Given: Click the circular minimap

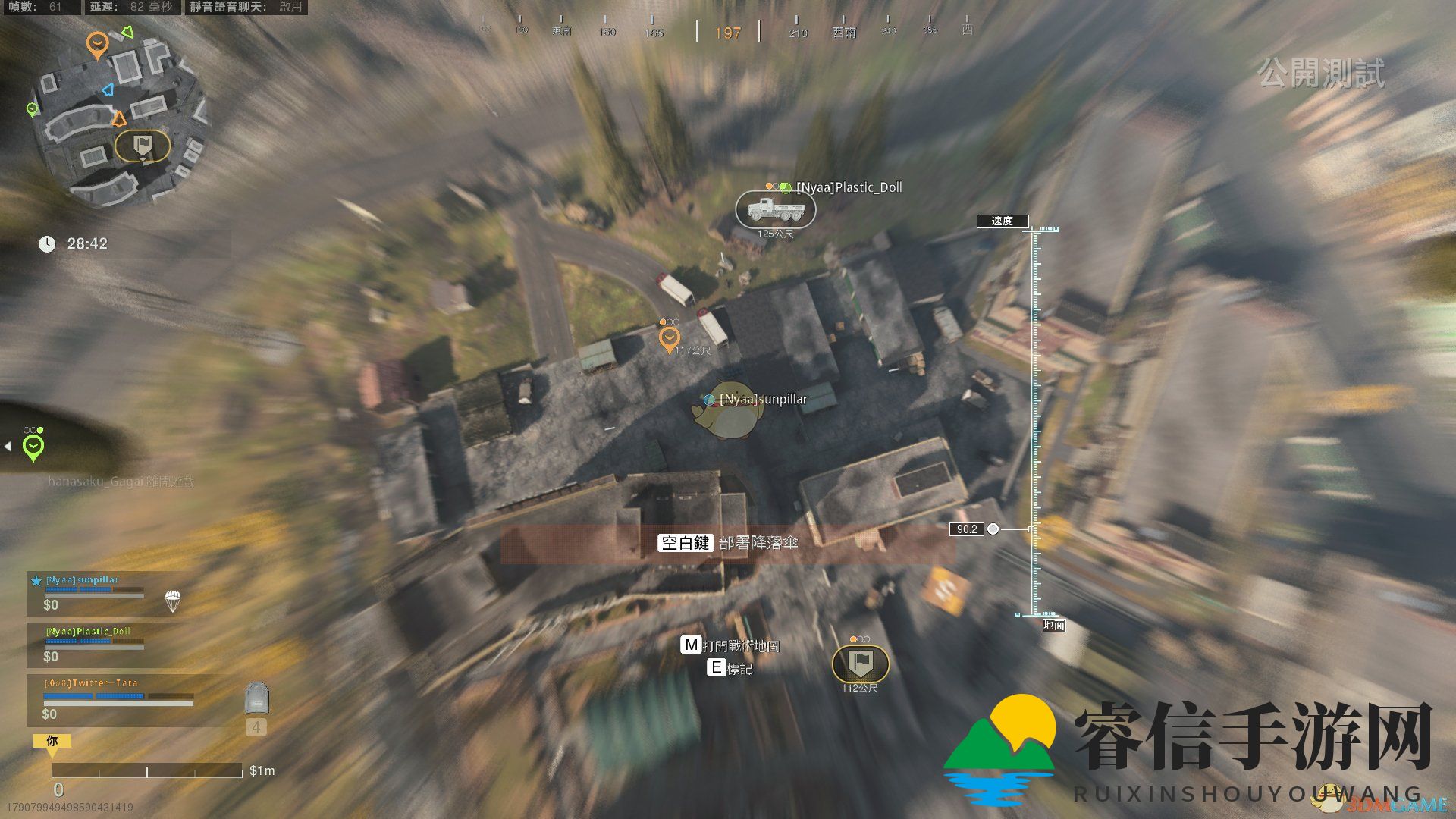Looking at the screenshot, I should pyautogui.click(x=118, y=114).
